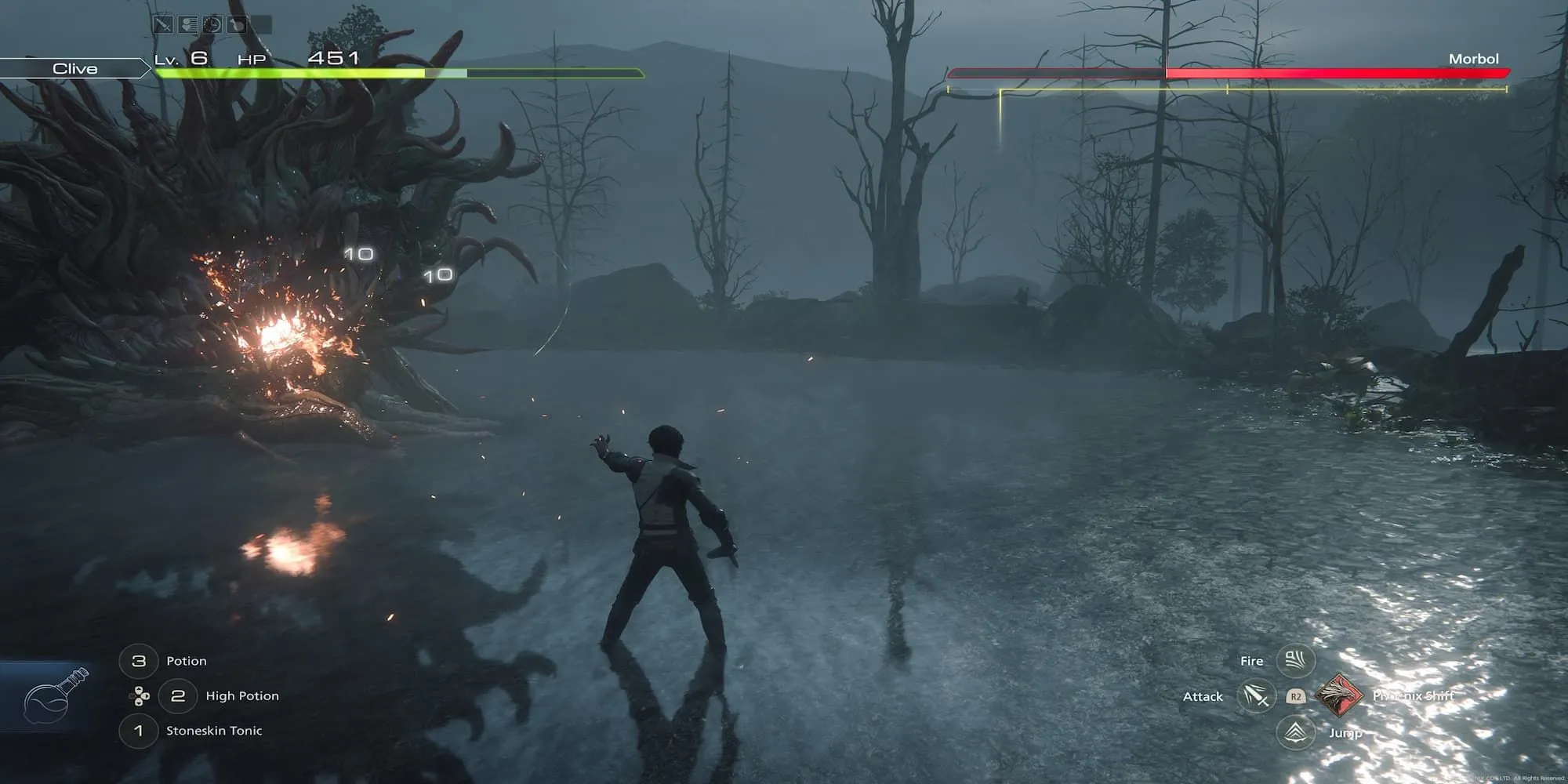The width and height of the screenshot is (1568, 784).
Task: Choose the Stoneskin Tonic shortcut slot
Action: (139, 731)
